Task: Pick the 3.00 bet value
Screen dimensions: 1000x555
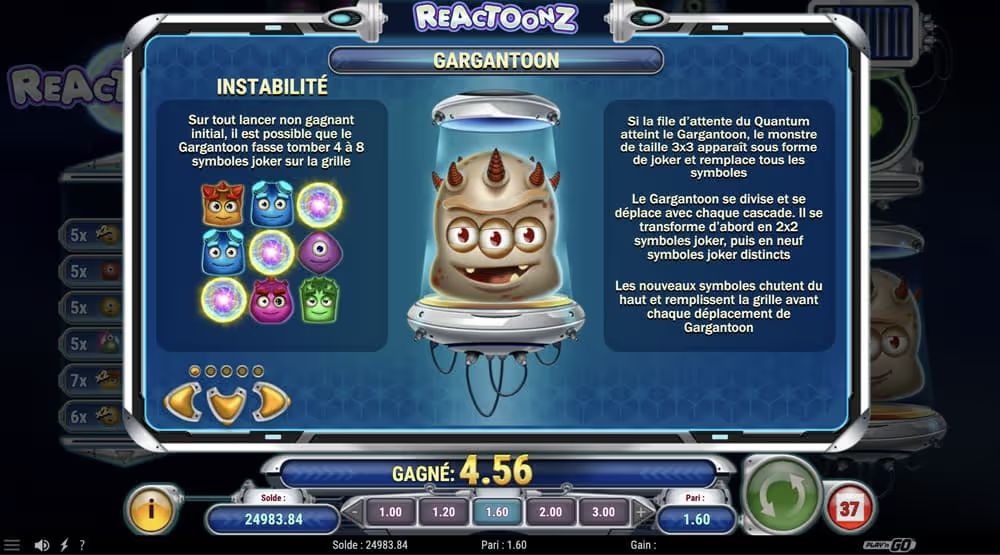Action: pyautogui.click(x=603, y=513)
